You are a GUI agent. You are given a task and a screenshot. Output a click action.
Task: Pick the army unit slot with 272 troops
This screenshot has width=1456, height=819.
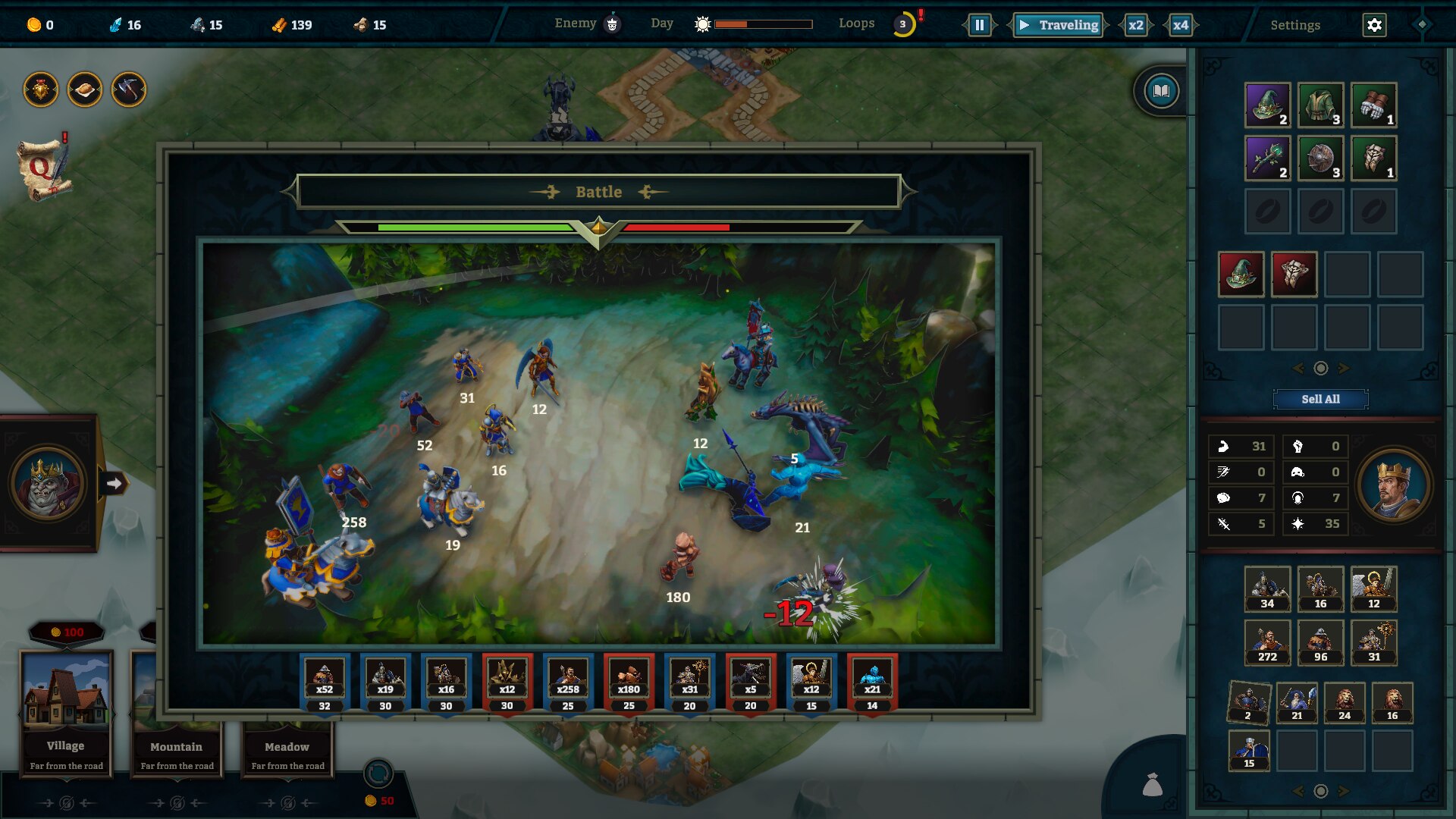[1267, 642]
